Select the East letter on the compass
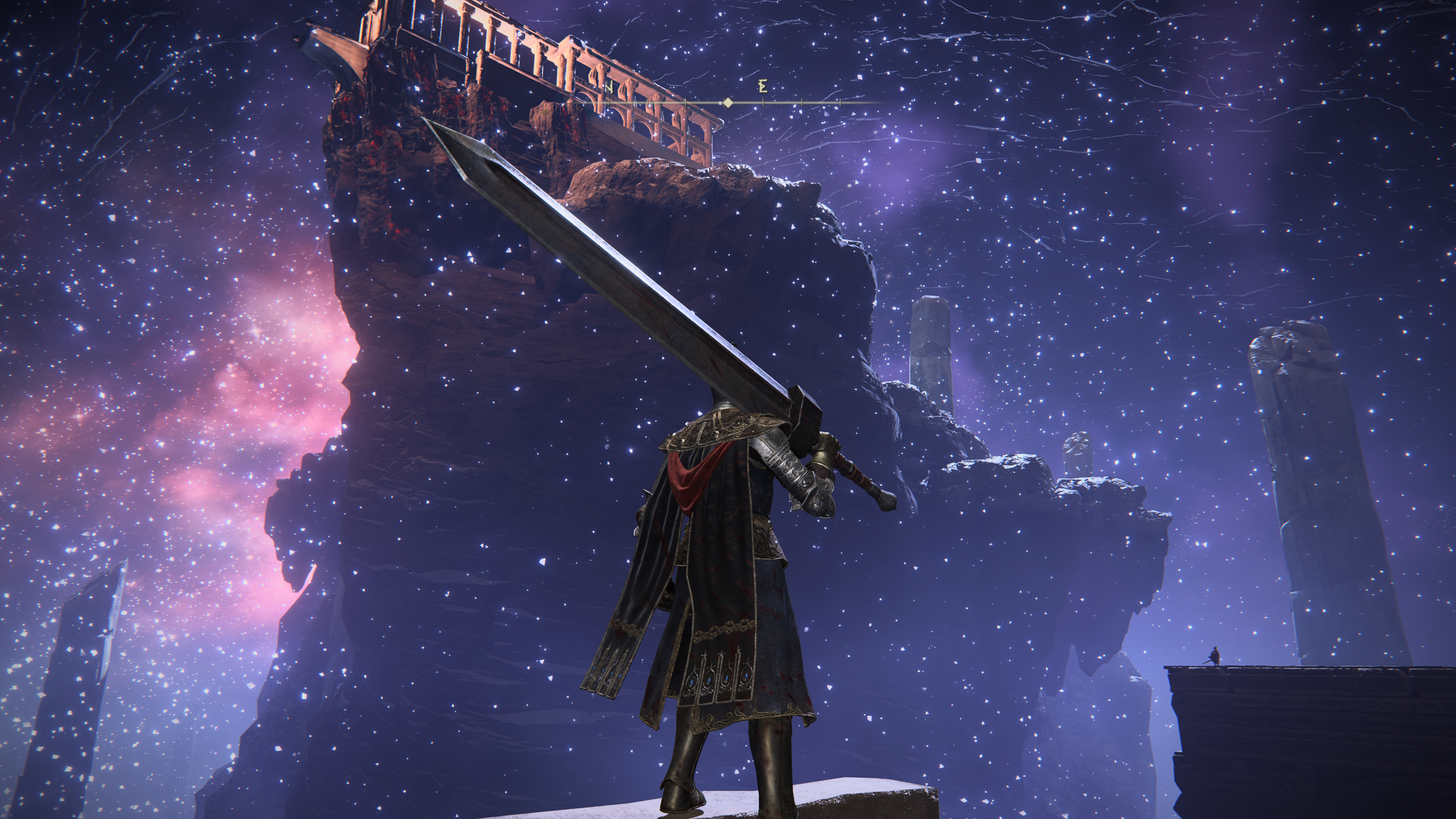1456x819 pixels. (x=763, y=86)
